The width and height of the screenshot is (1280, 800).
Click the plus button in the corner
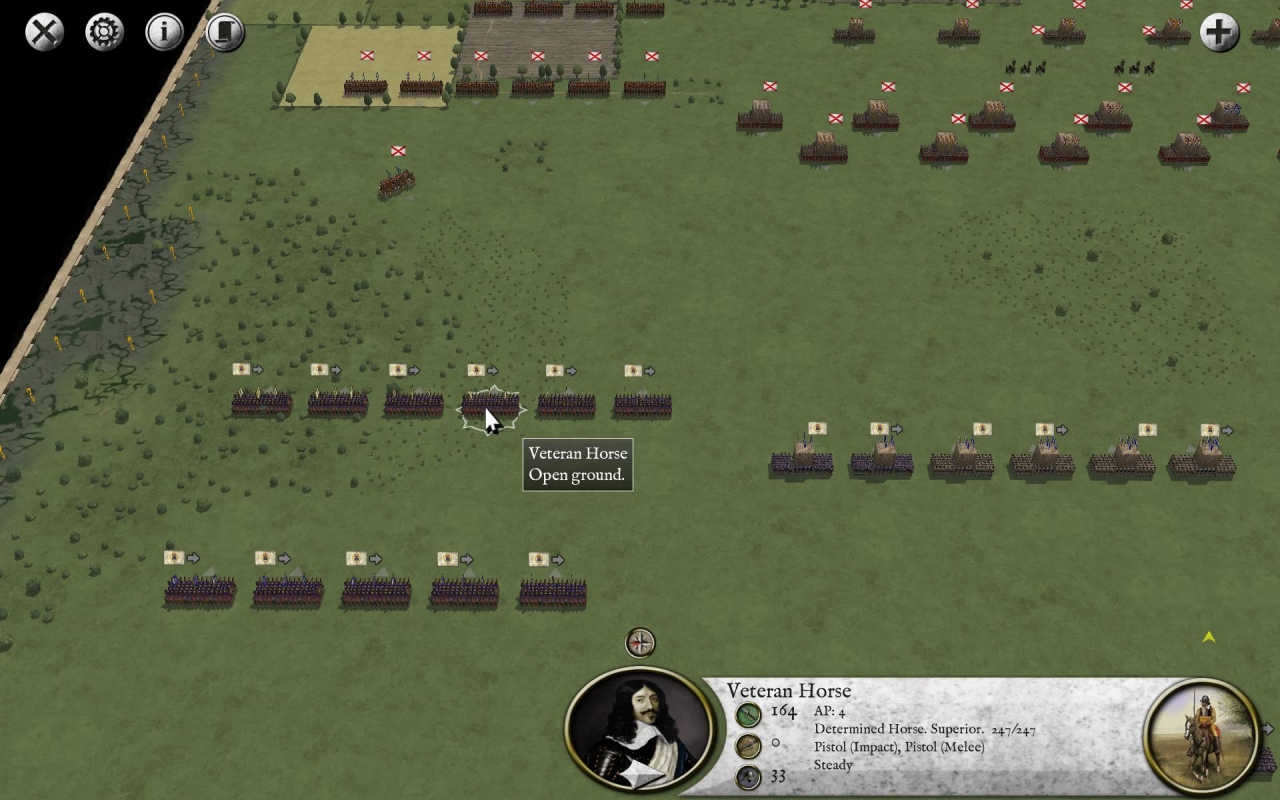click(x=1218, y=32)
